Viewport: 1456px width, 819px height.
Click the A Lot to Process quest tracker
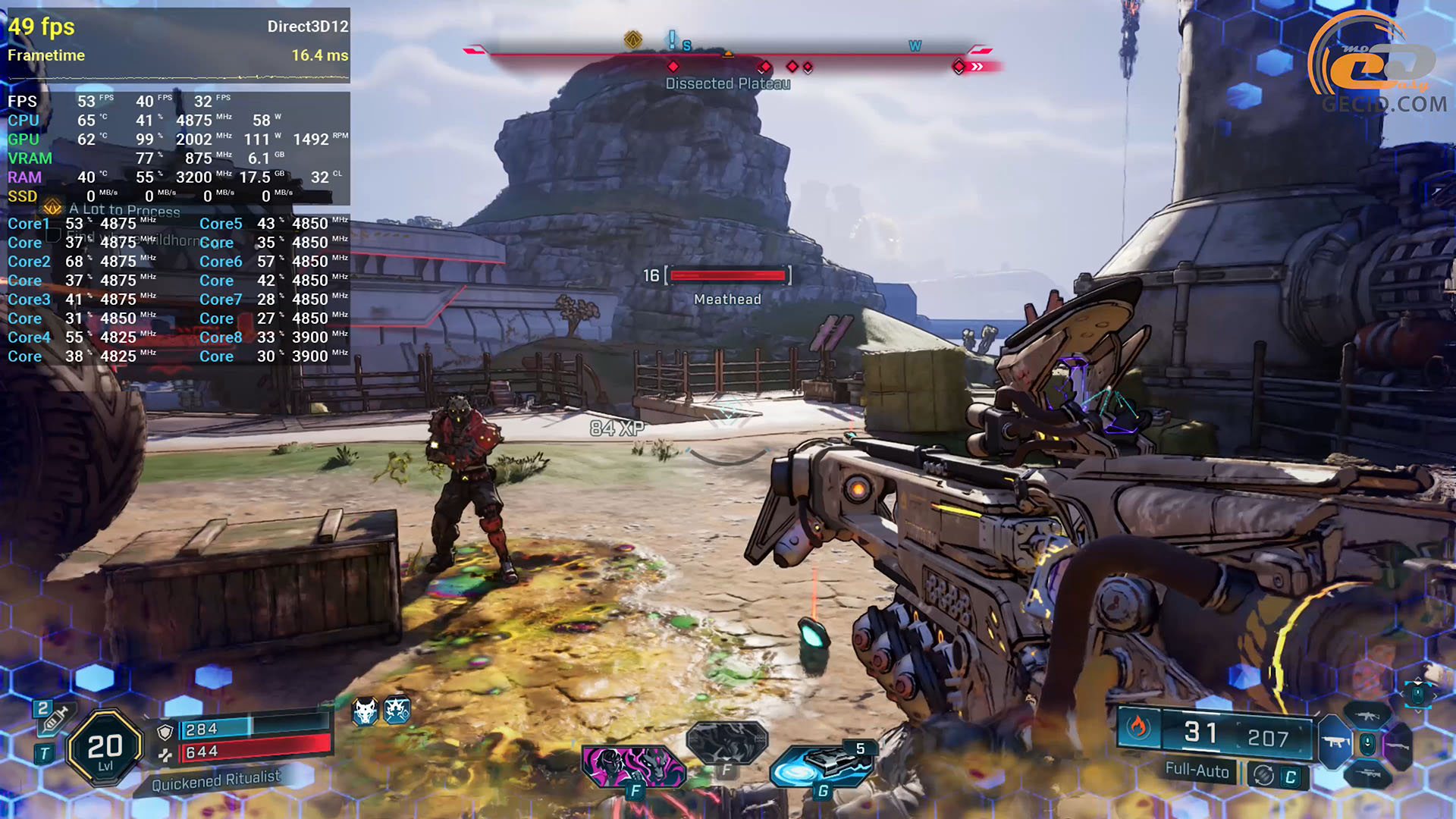(x=124, y=210)
